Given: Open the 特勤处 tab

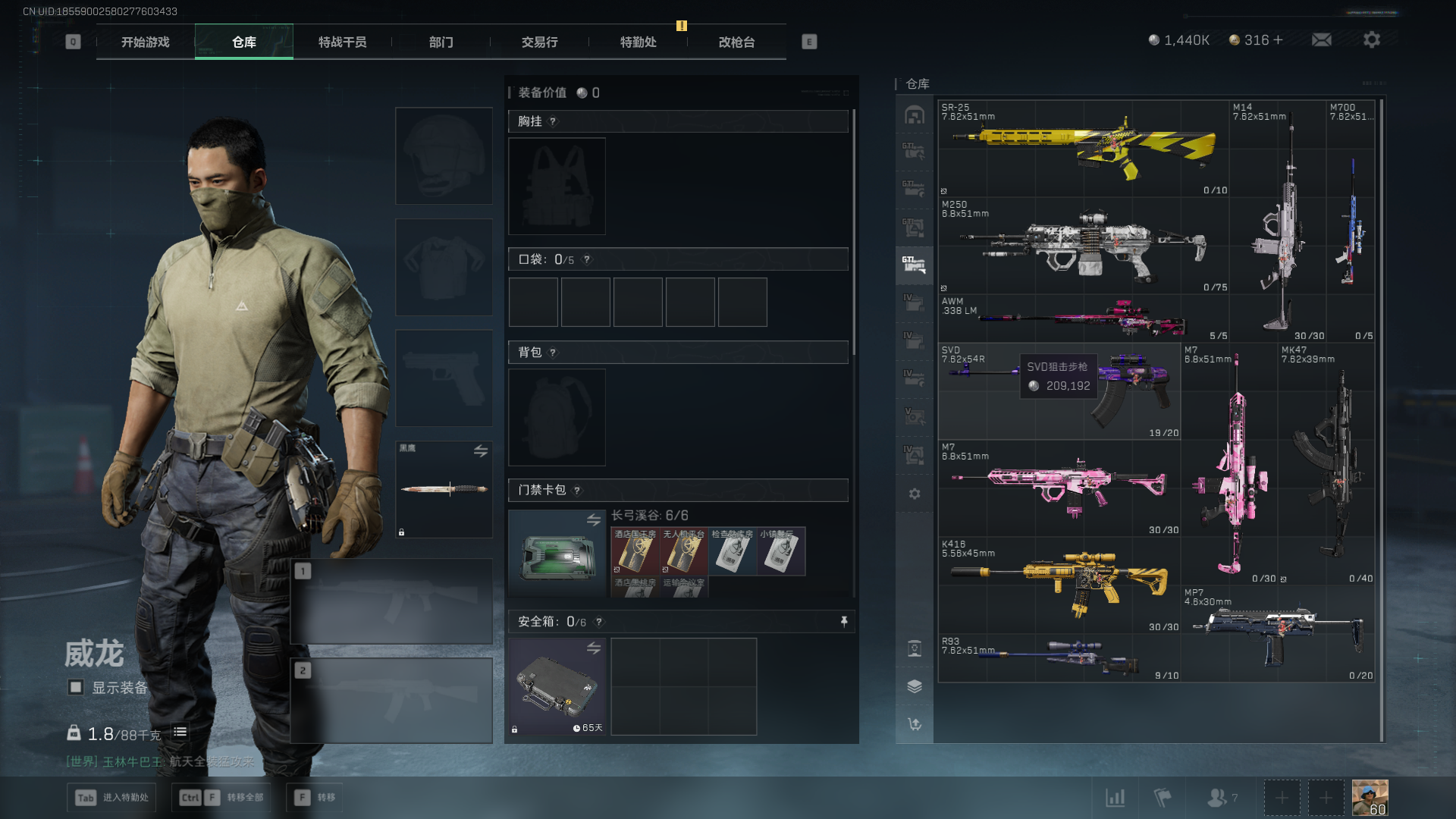Looking at the screenshot, I should 638,42.
